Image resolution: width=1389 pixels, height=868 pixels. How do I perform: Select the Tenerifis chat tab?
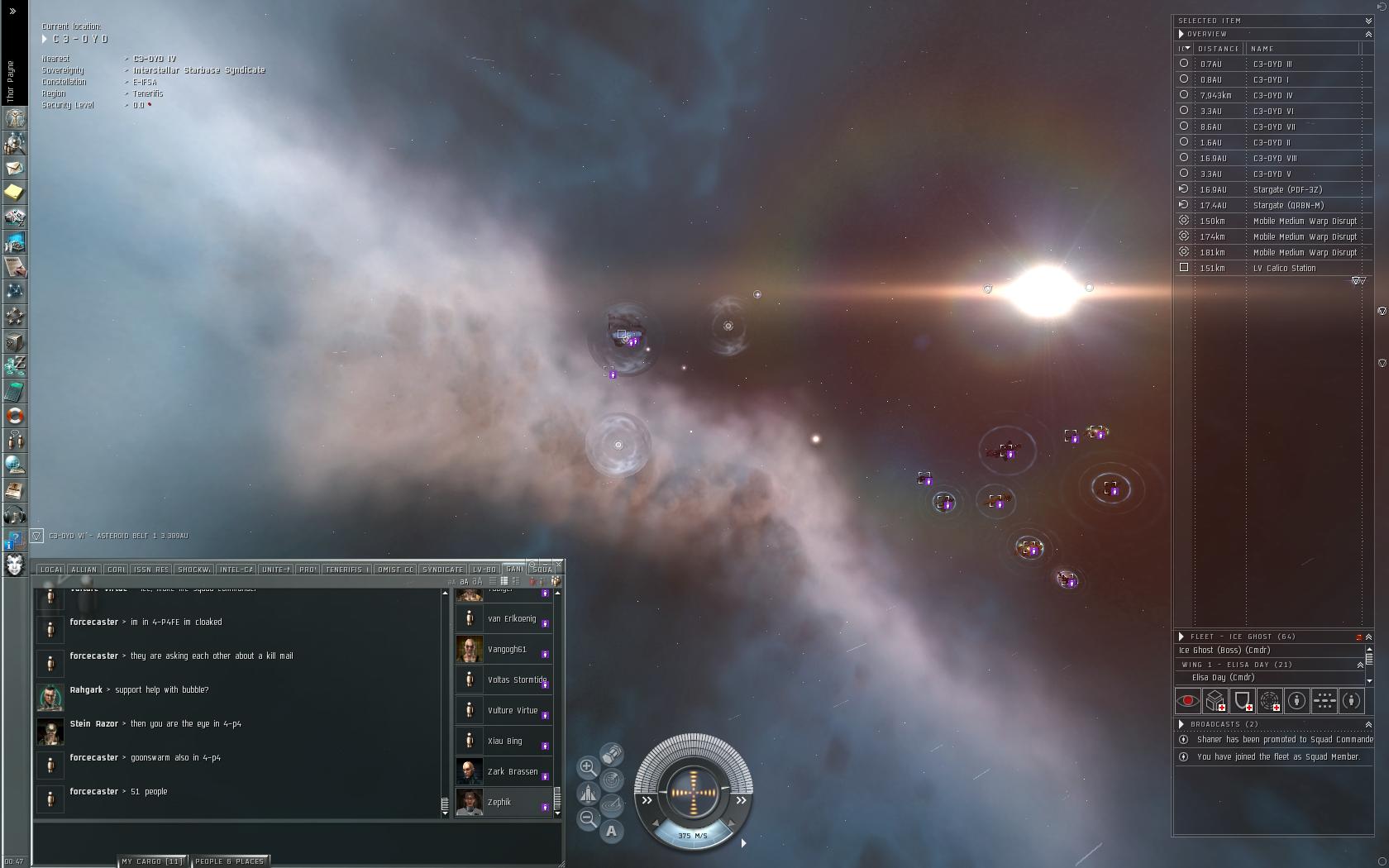click(346, 570)
